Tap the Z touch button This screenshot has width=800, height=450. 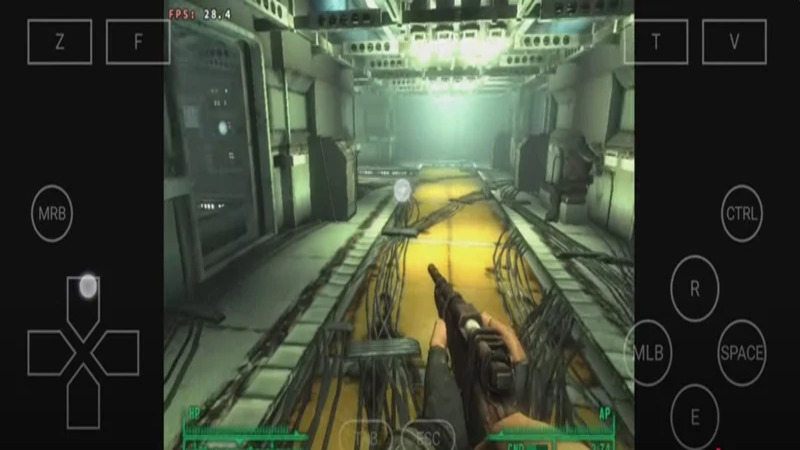59,42
